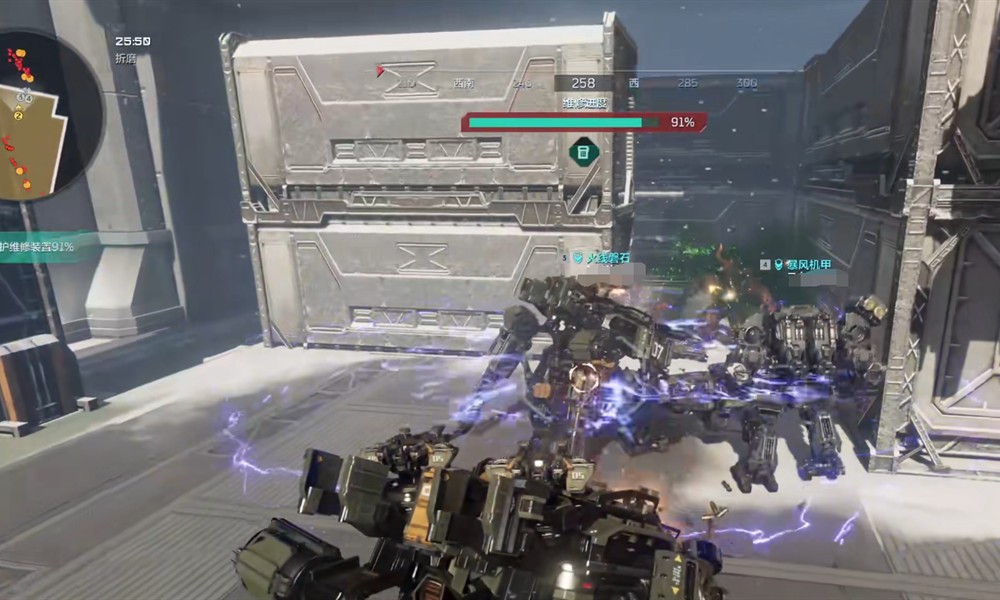
Task: Select the green repair device objective icon
Action: click(x=584, y=152)
